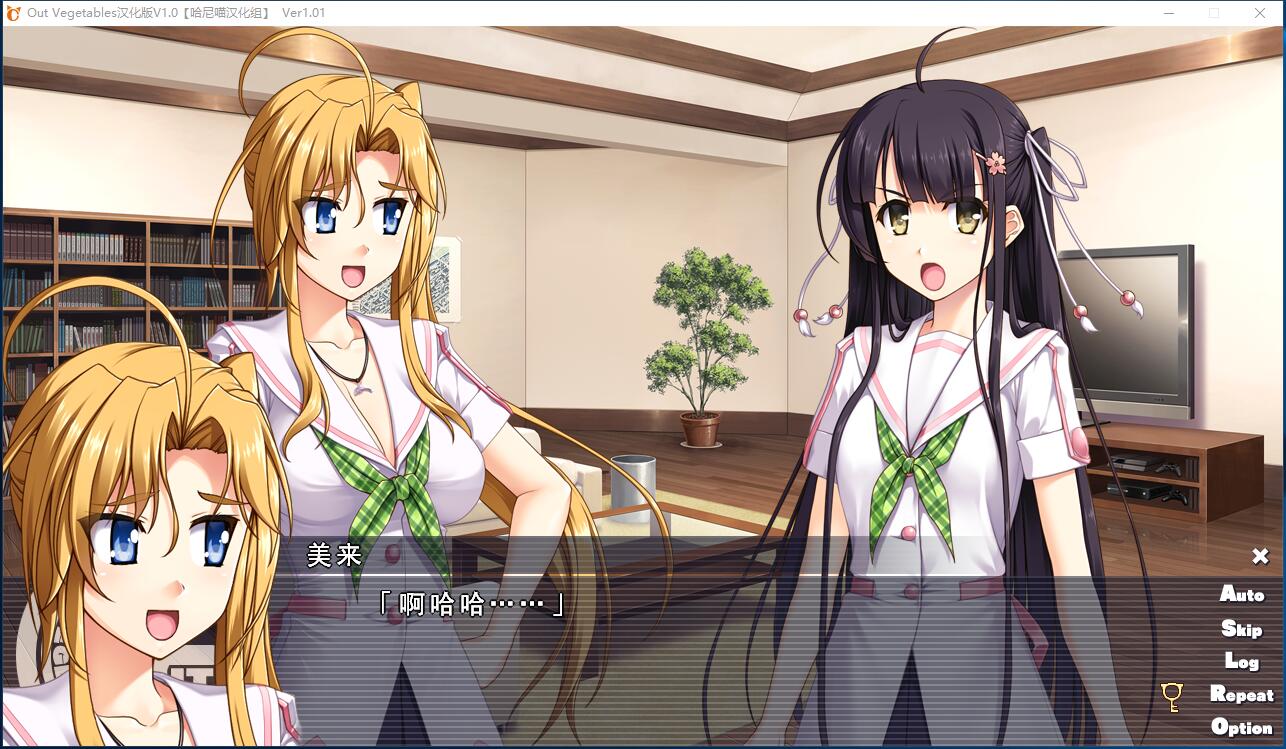This screenshot has width=1286, height=749.
Task: Open the Option menu
Action: coord(1242,727)
